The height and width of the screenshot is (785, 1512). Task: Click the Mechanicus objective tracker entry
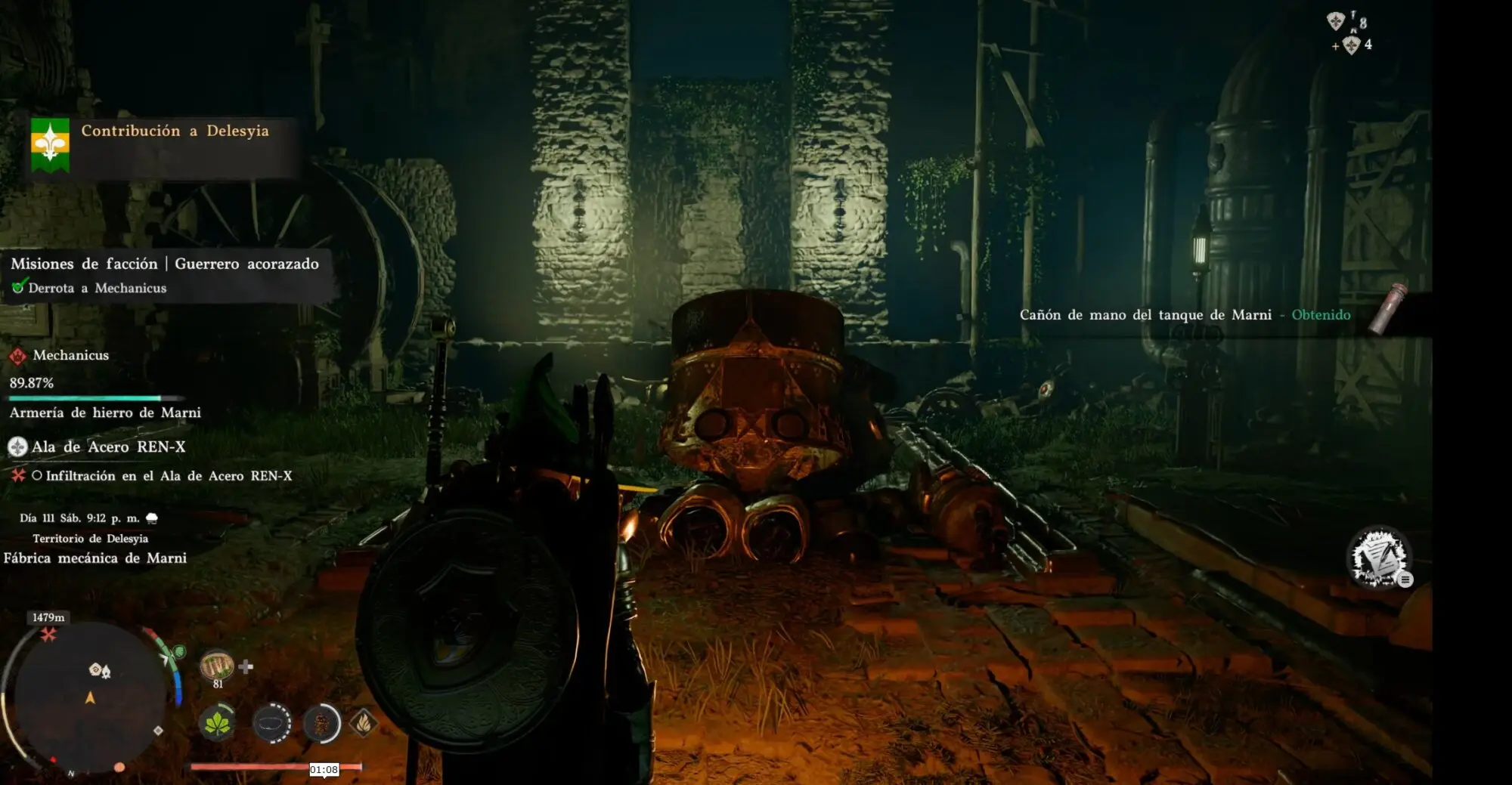pos(70,355)
